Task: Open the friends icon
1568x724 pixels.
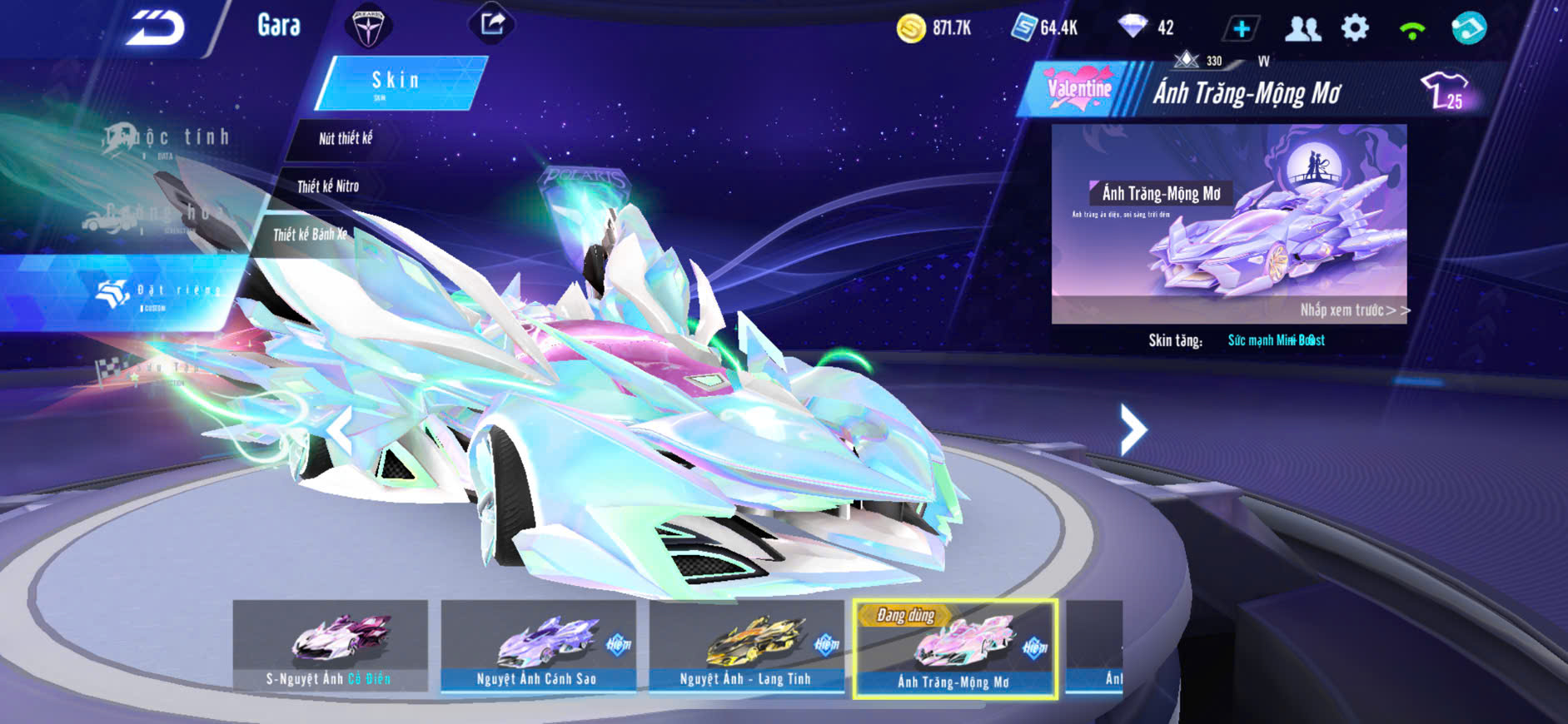Action: (x=1302, y=29)
